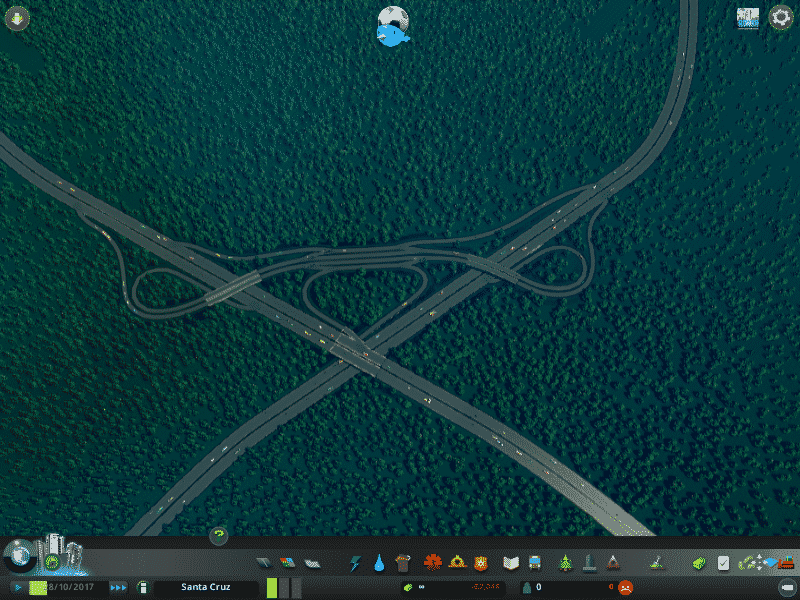The image size is (800, 600).
Task: Open the Roads build menu
Action: click(263, 563)
